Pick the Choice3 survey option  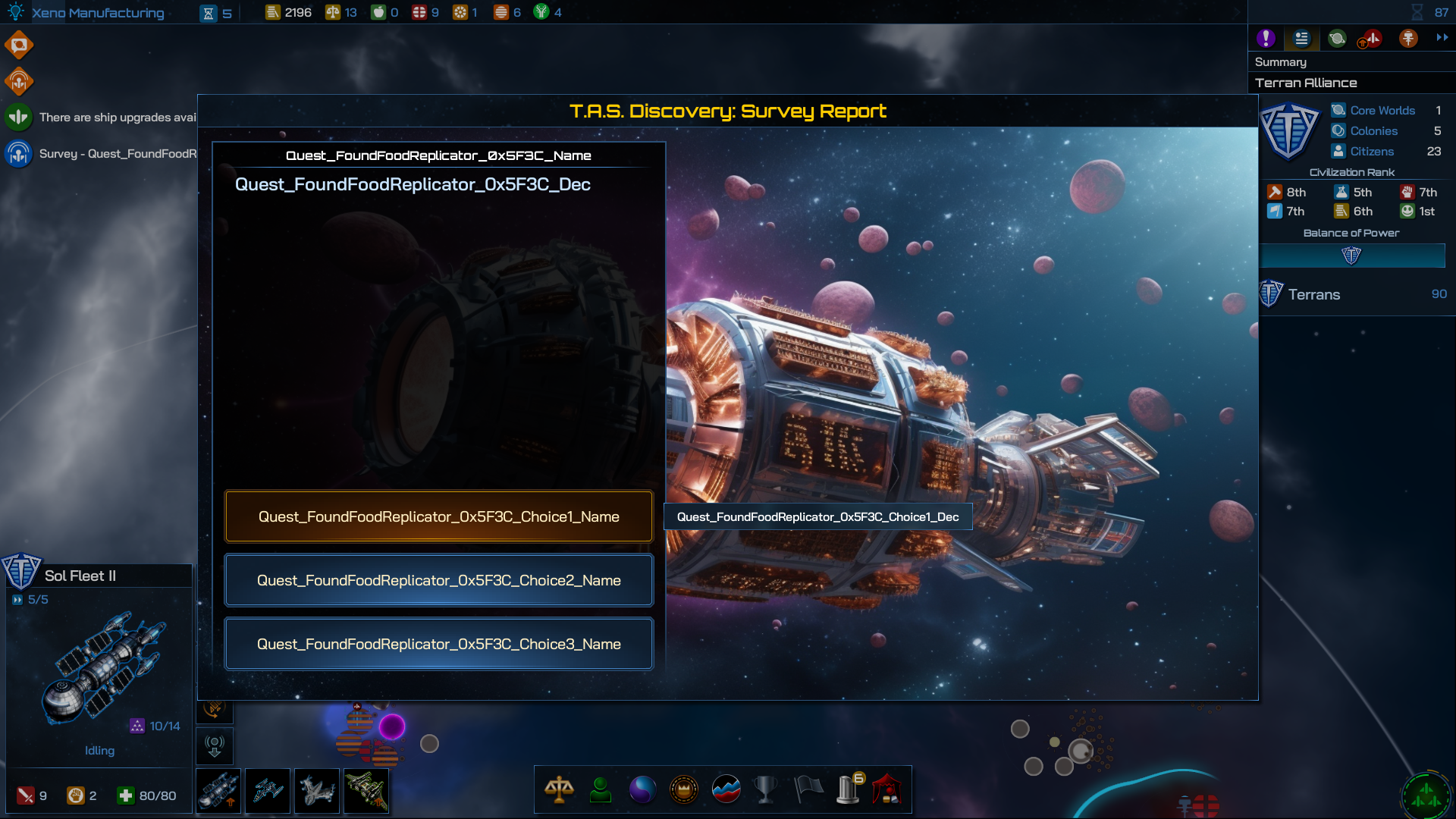click(438, 644)
